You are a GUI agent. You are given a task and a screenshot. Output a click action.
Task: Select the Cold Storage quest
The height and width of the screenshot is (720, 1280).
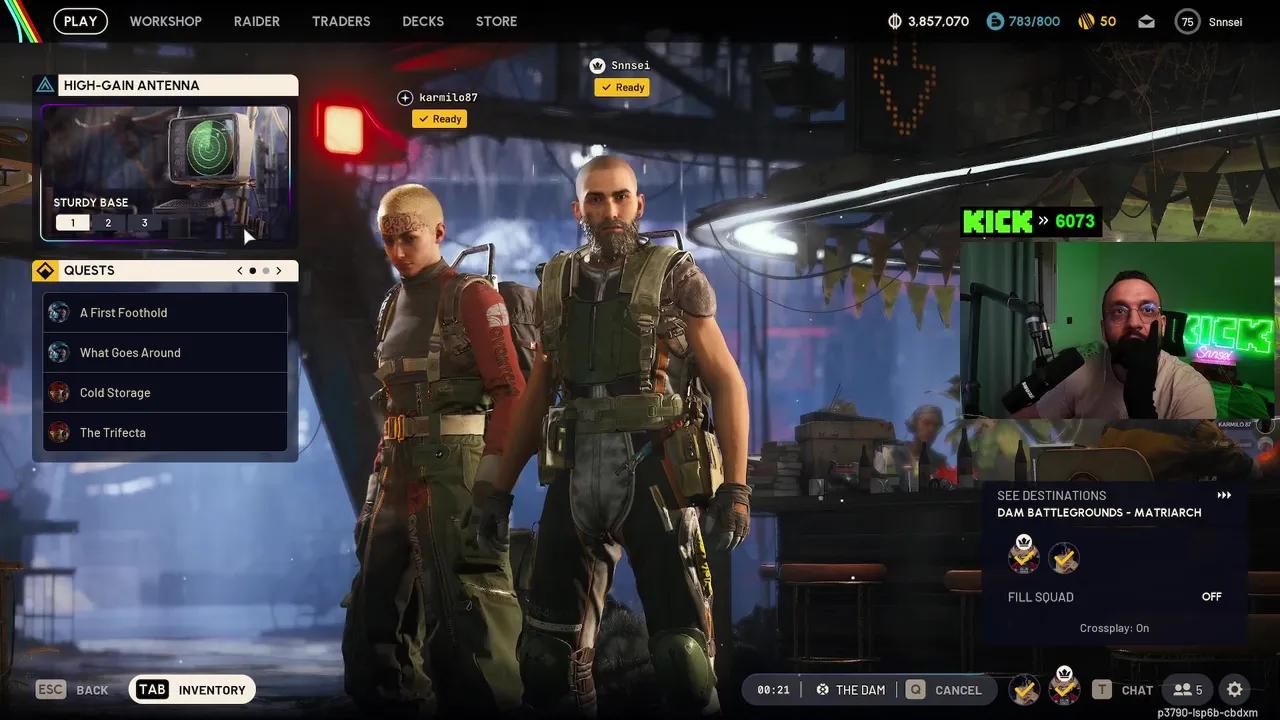114,392
